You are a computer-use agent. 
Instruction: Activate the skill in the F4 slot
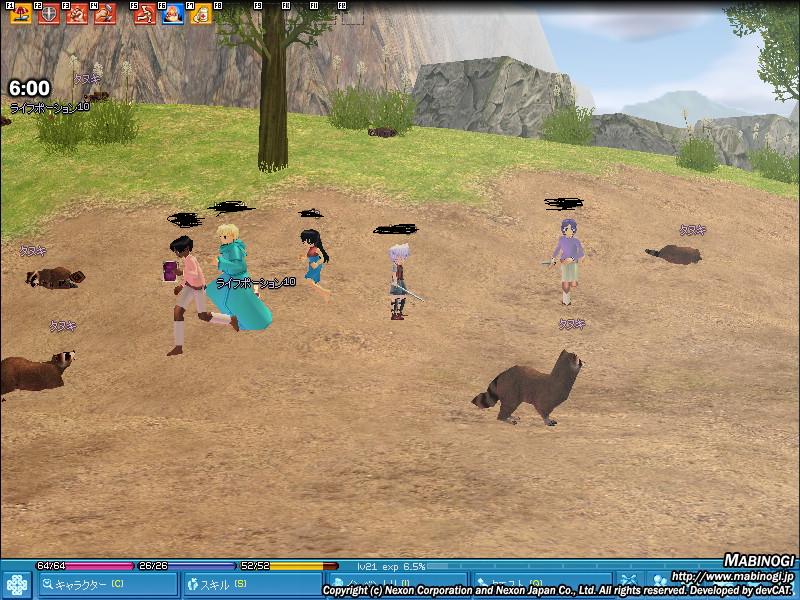click(x=104, y=14)
